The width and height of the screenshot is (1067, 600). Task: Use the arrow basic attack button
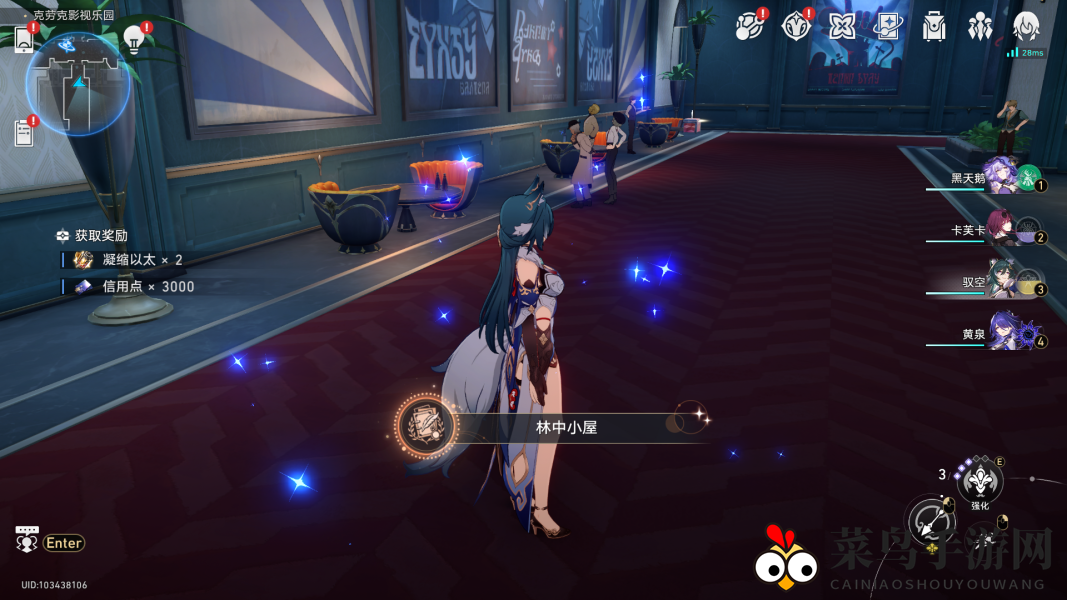point(930,520)
